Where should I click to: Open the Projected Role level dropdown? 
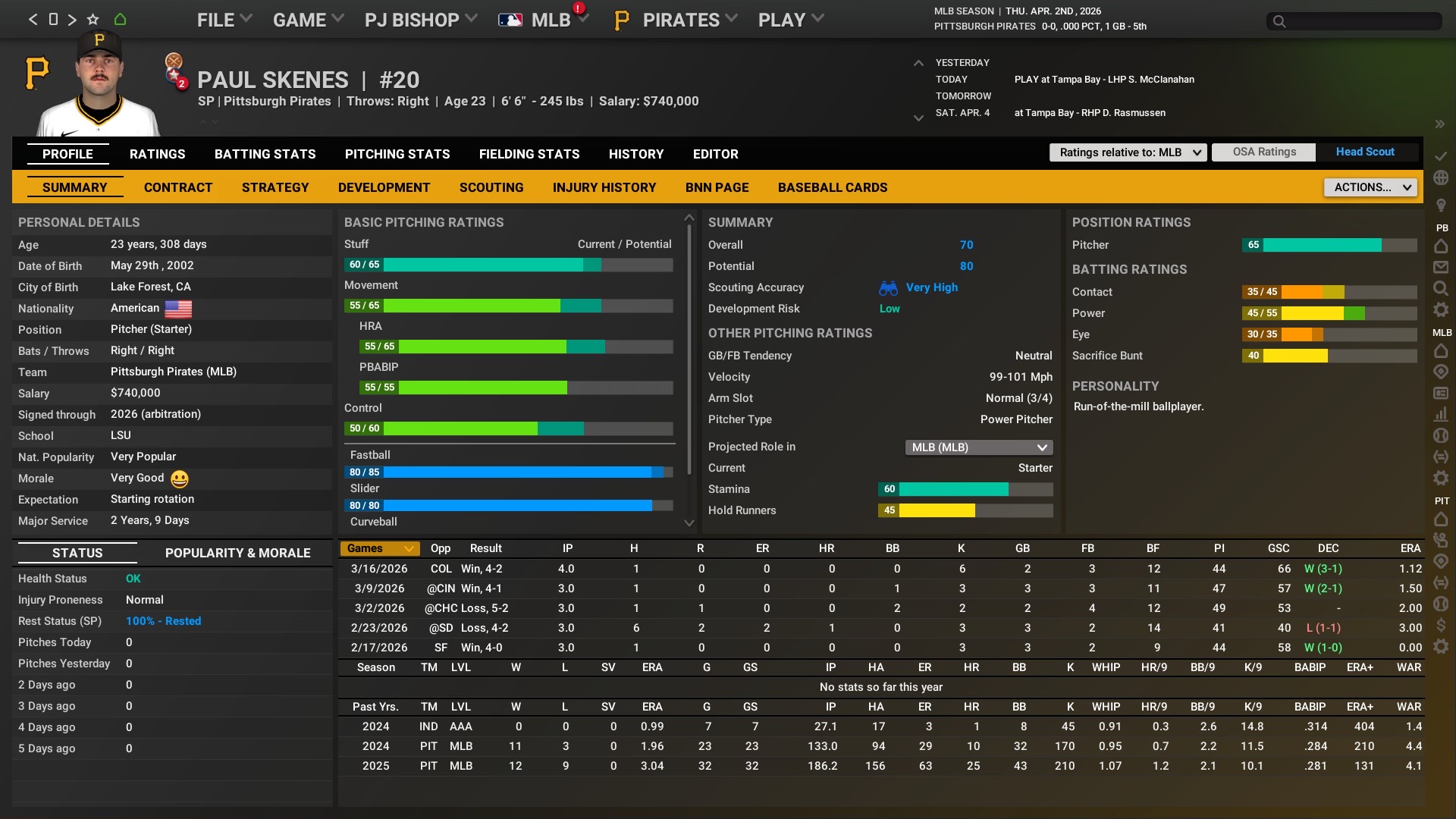pyautogui.click(x=978, y=447)
